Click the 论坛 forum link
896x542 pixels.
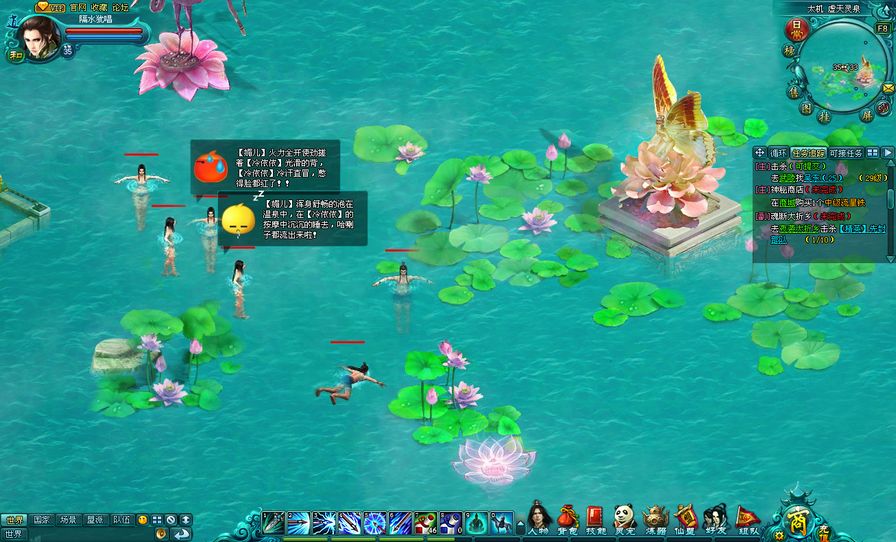[120, 6]
